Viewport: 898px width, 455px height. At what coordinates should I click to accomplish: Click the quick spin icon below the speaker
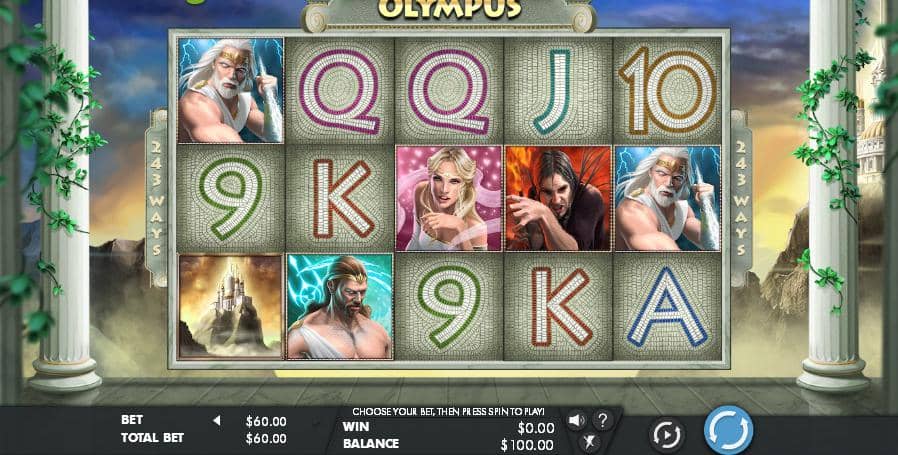(590, 441)
